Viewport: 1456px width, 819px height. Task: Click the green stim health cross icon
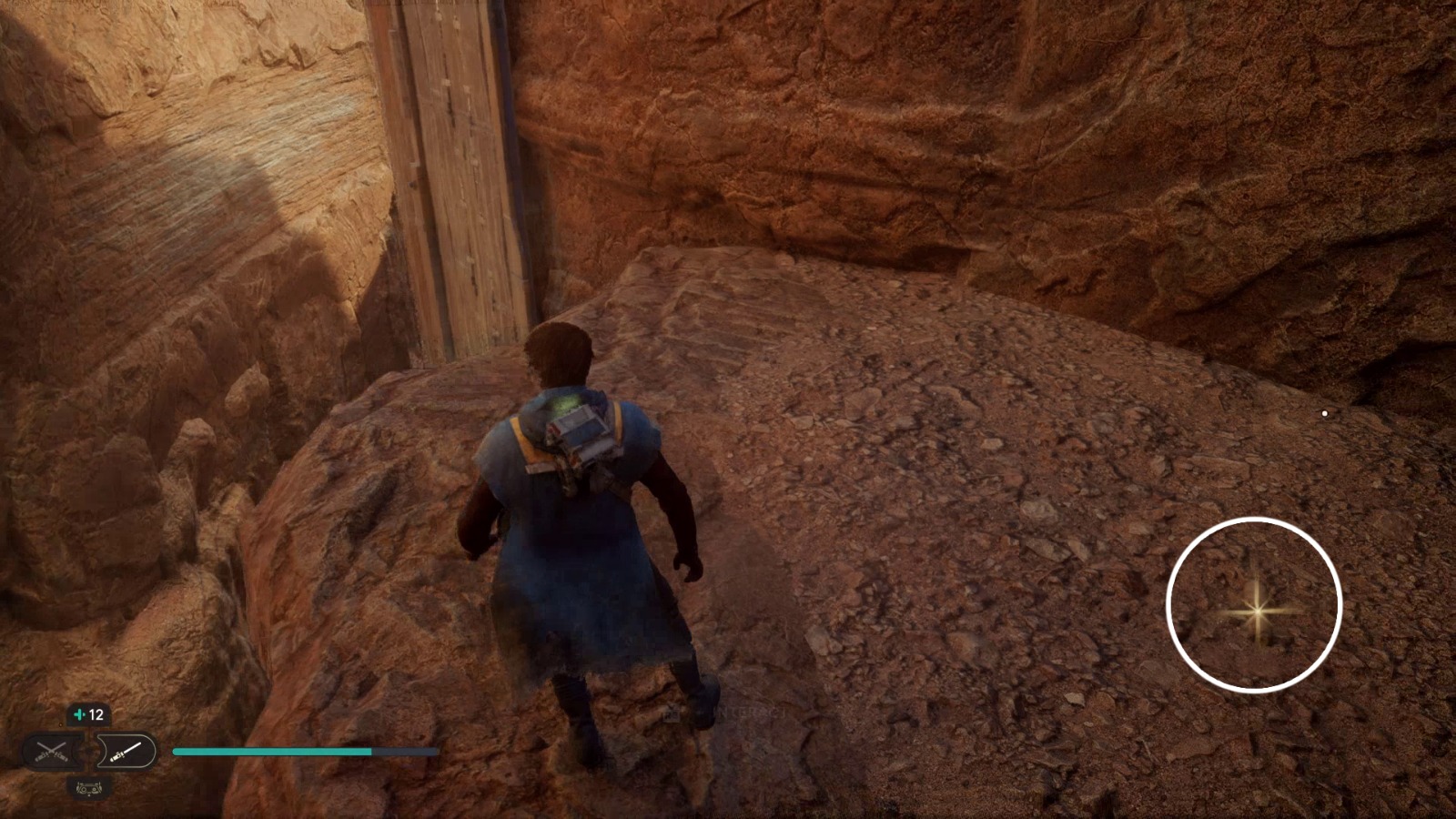coord(79,713)
